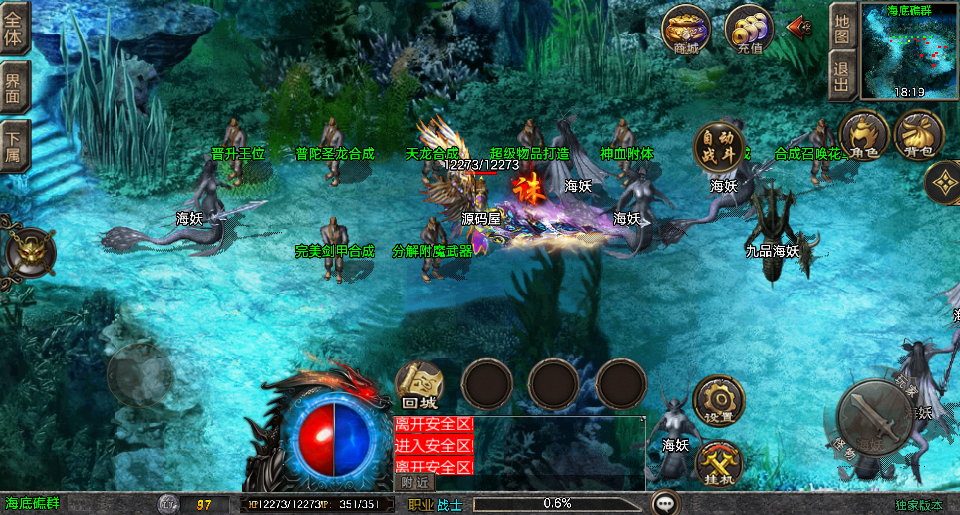The height and width of the screenshot is (515, 960).
Task: Hit the sword attack button
Action: coord(873,418)
